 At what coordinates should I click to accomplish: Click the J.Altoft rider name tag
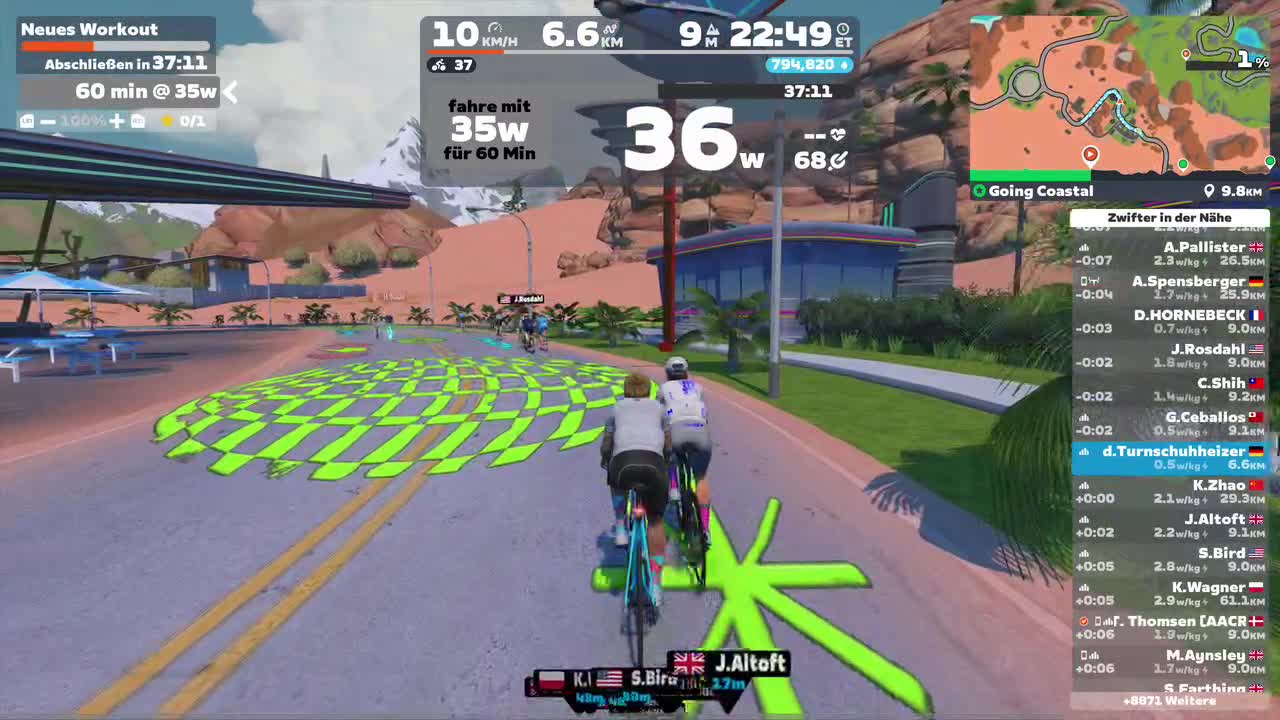point(738,663)
